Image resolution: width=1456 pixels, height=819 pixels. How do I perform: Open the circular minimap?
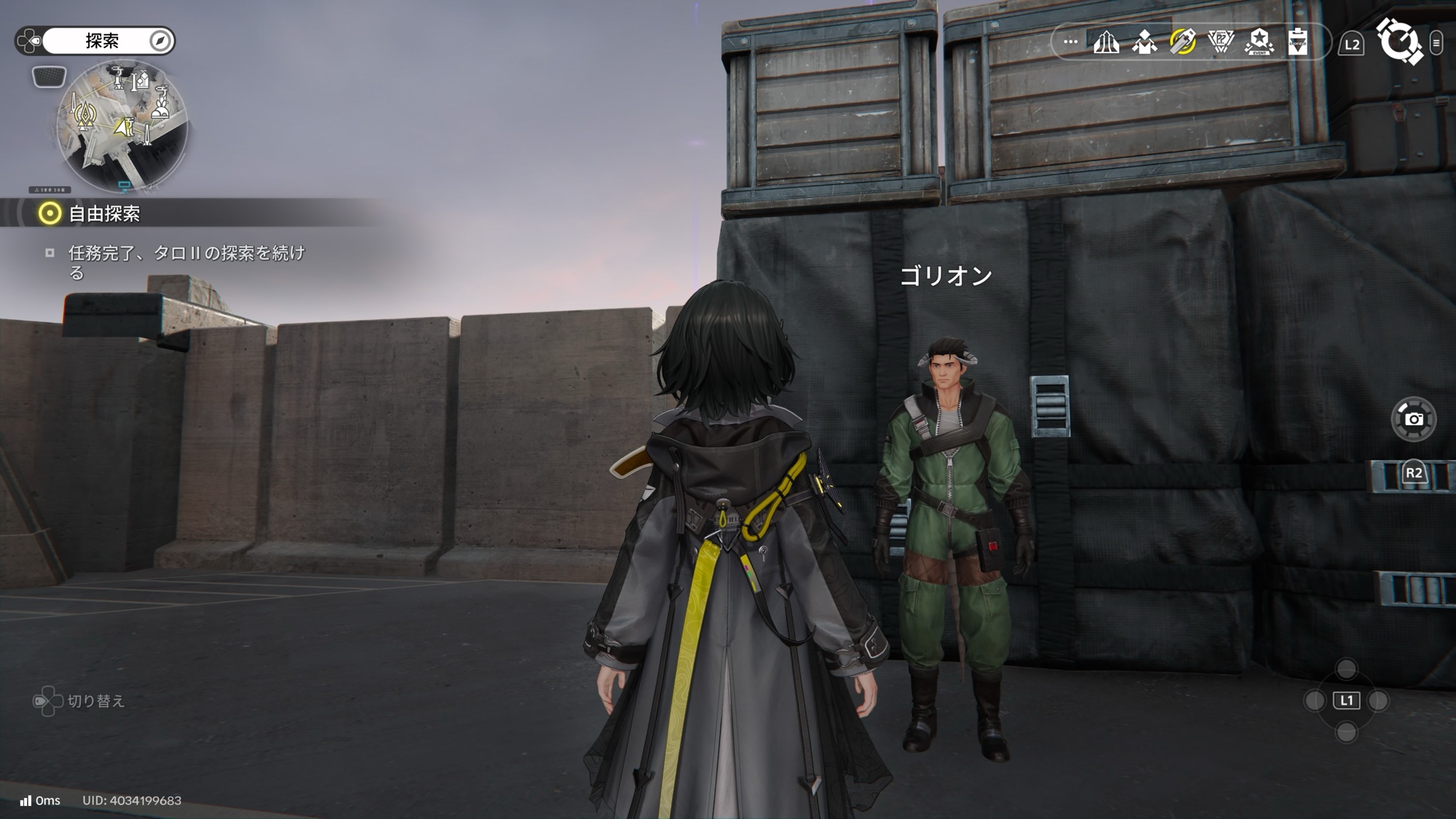(x=122, y=127)
